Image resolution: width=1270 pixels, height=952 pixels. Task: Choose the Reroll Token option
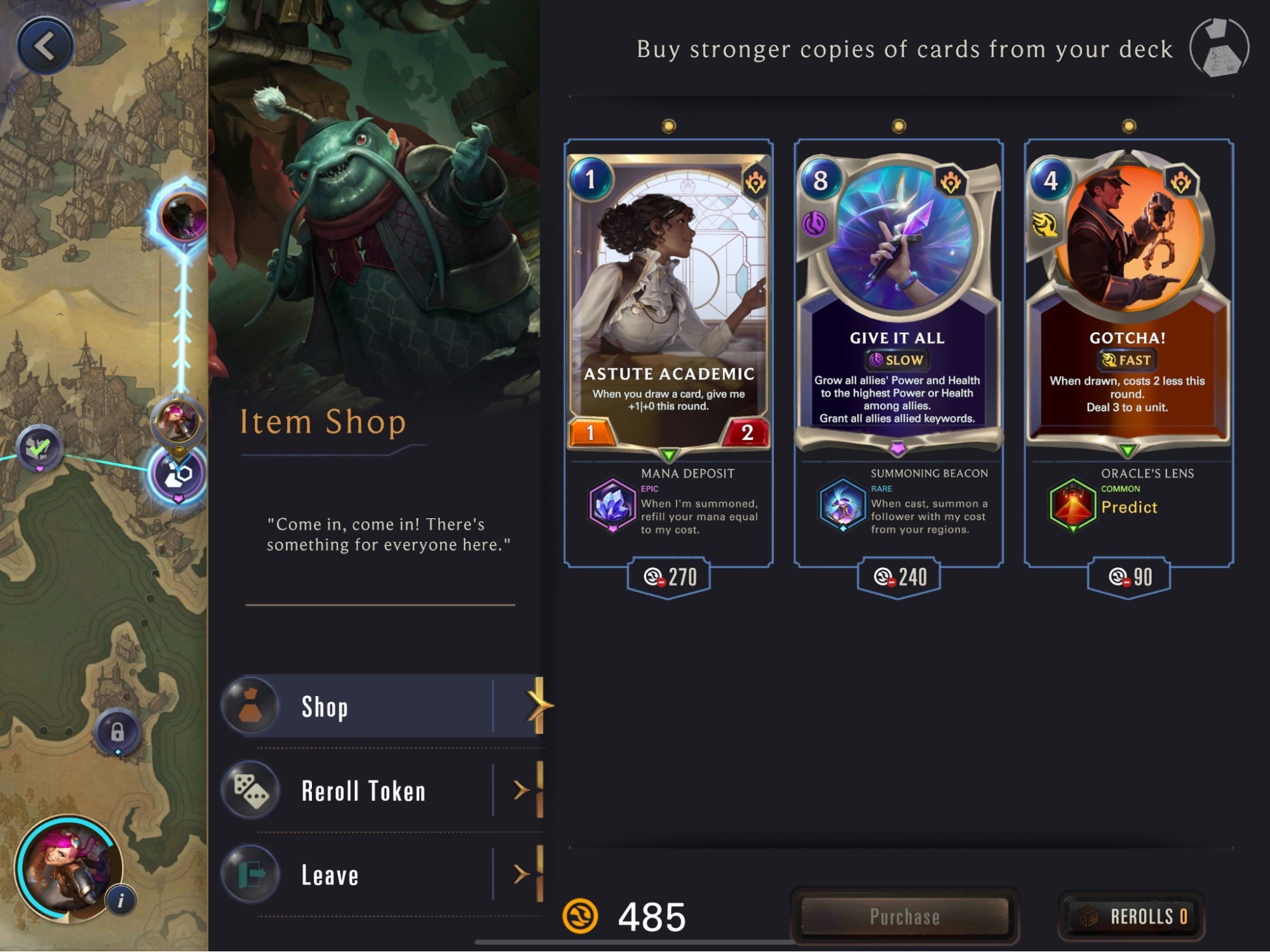click(381, 791)
